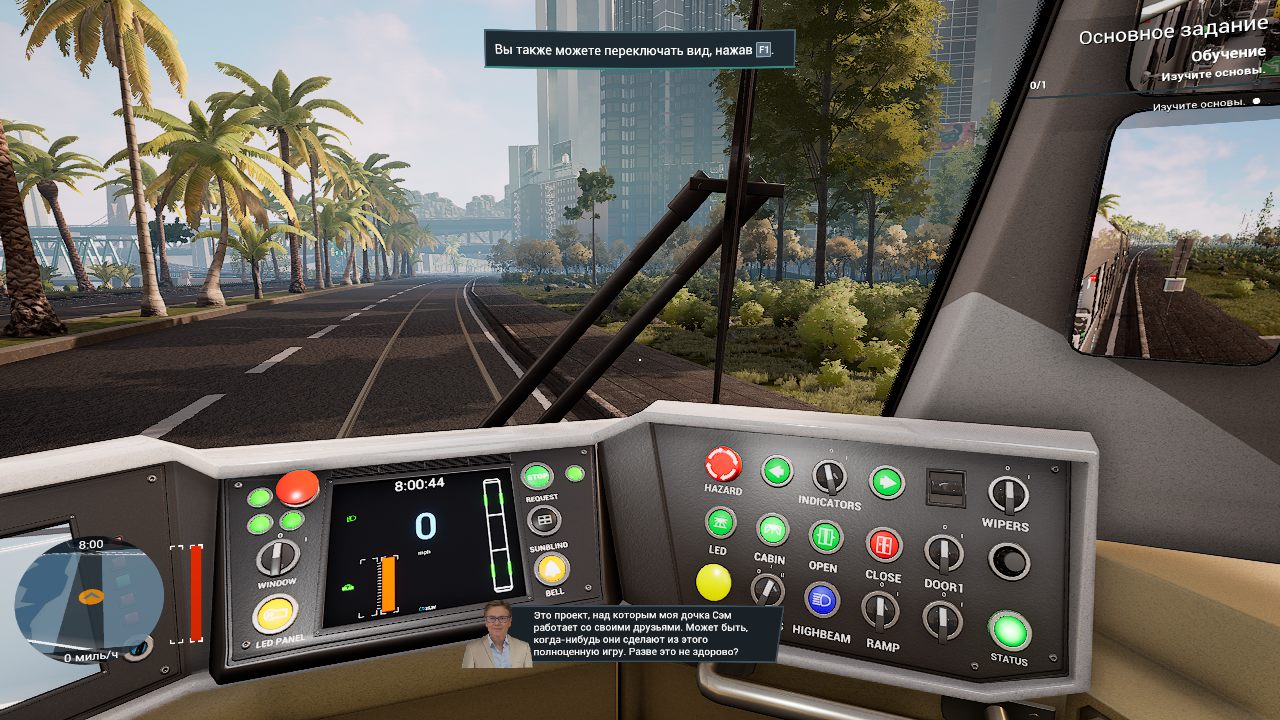This screenshot has width=1280, height=720.
Task: Turn the WIPERS knob
Action: 1008,494
